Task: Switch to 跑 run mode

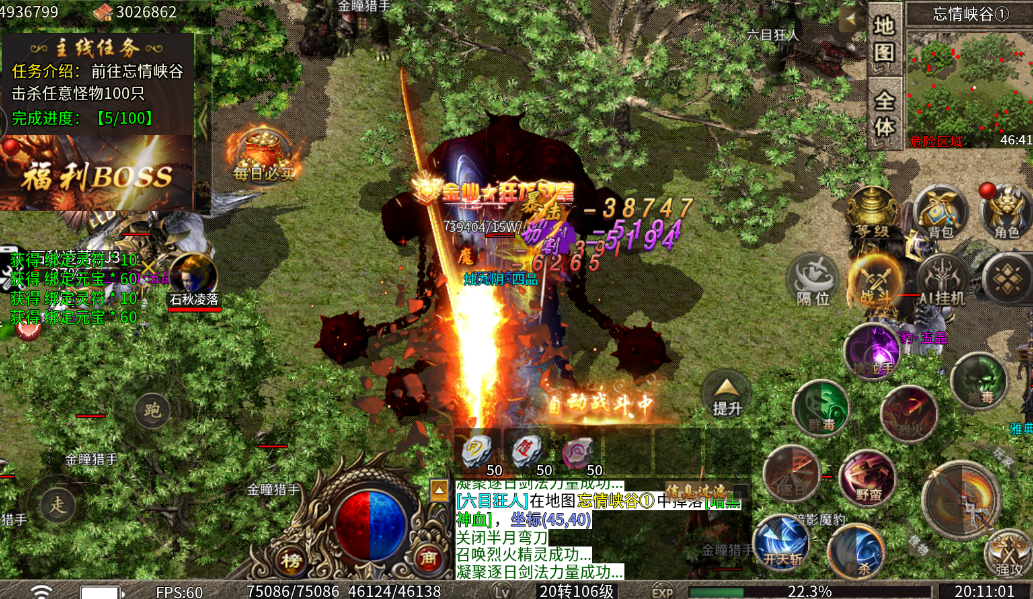Action: pos(152,409)
